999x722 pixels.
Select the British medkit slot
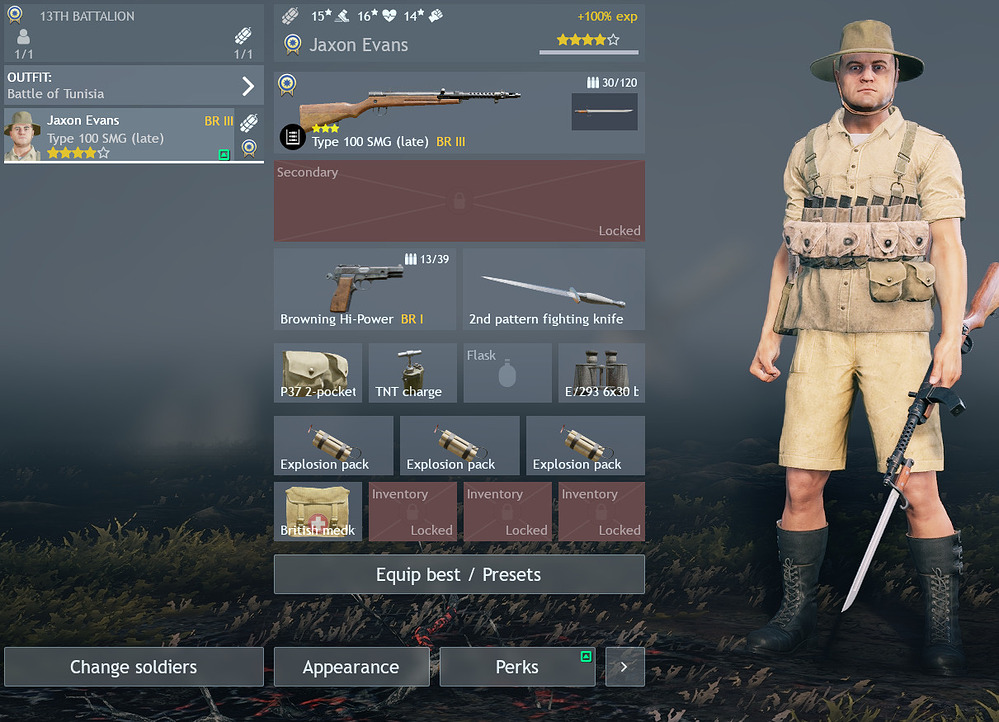(318, 511)
